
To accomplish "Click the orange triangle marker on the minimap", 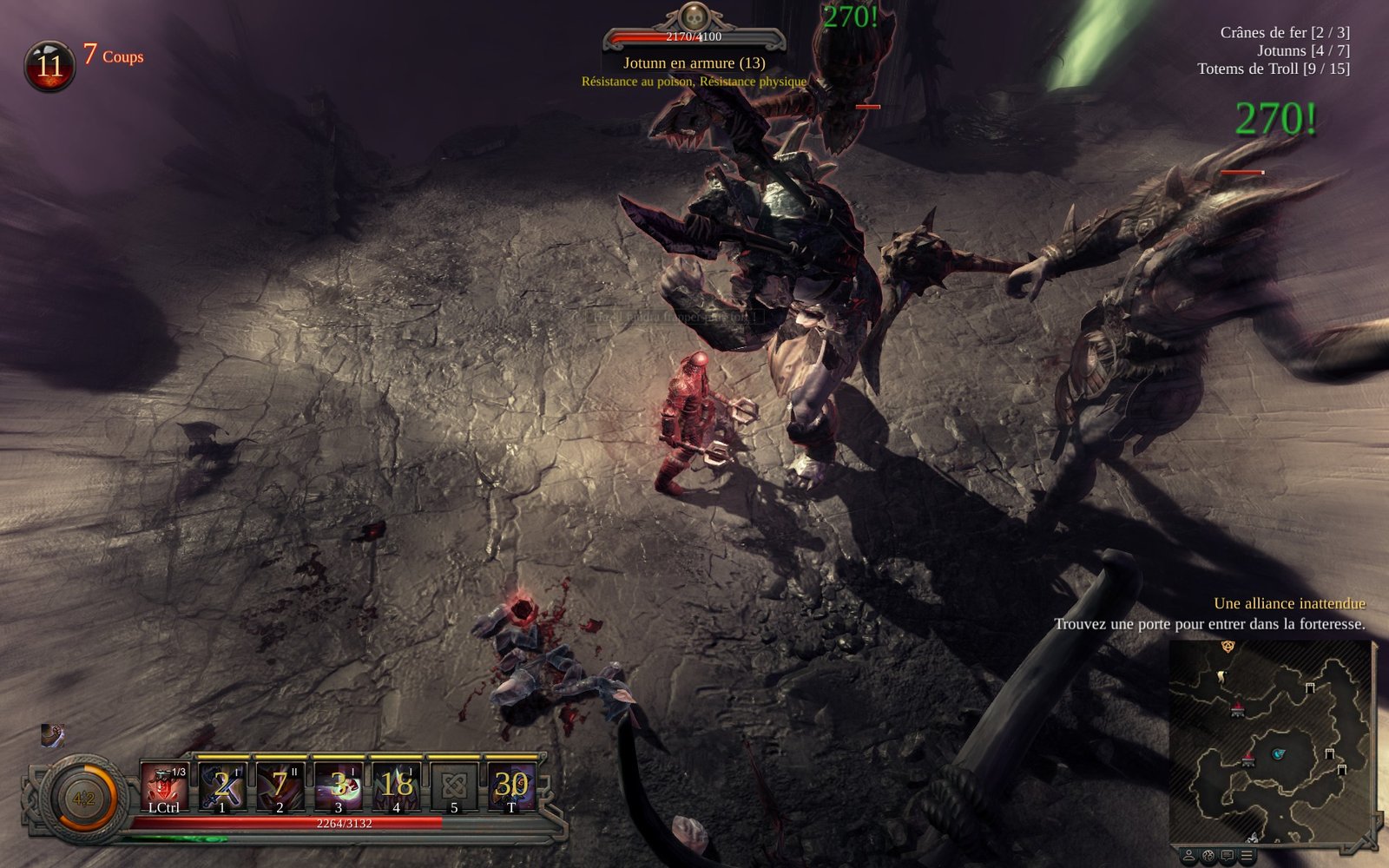I will click(1227, 647).
